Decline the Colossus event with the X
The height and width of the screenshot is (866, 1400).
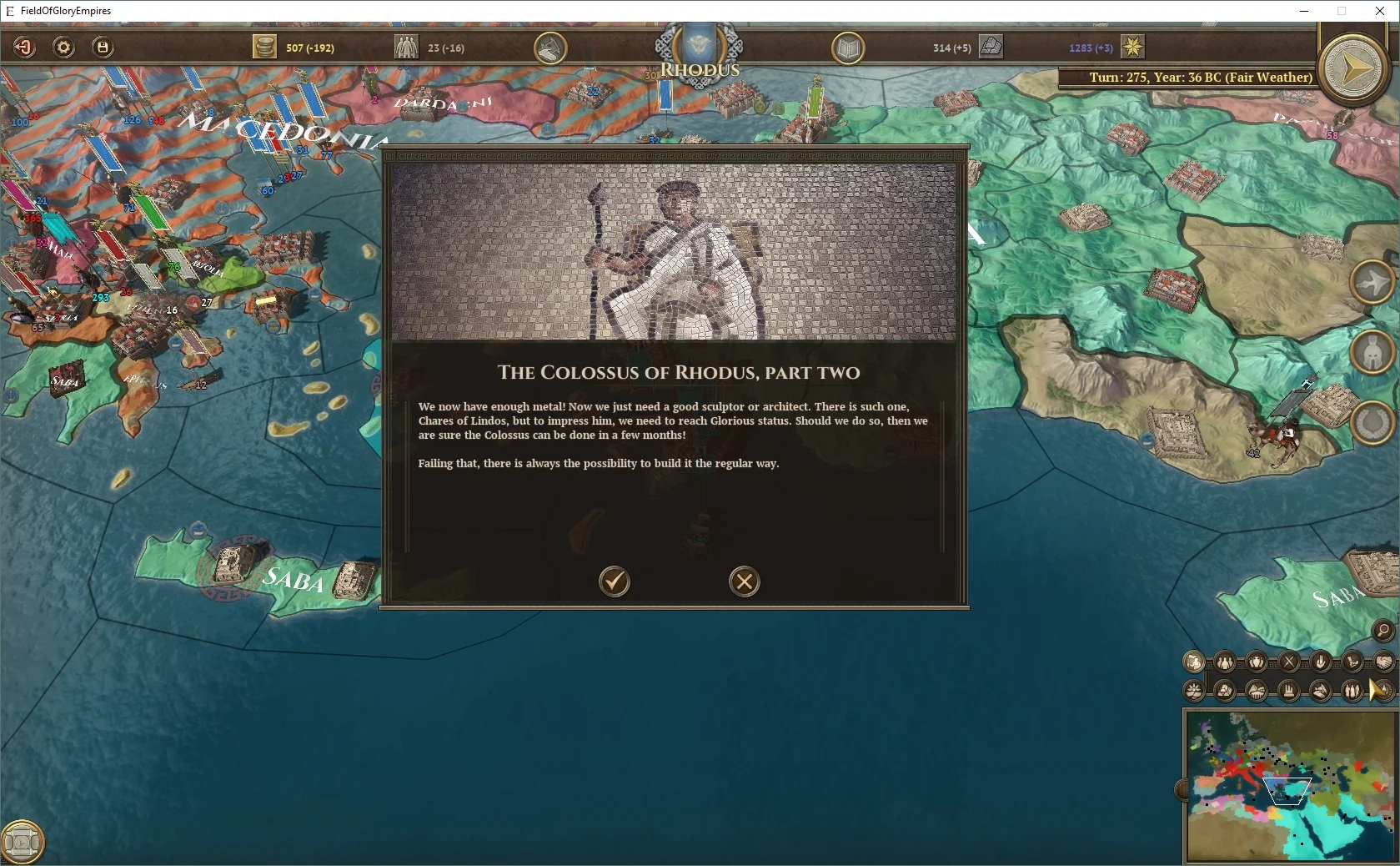pos(745,582)
